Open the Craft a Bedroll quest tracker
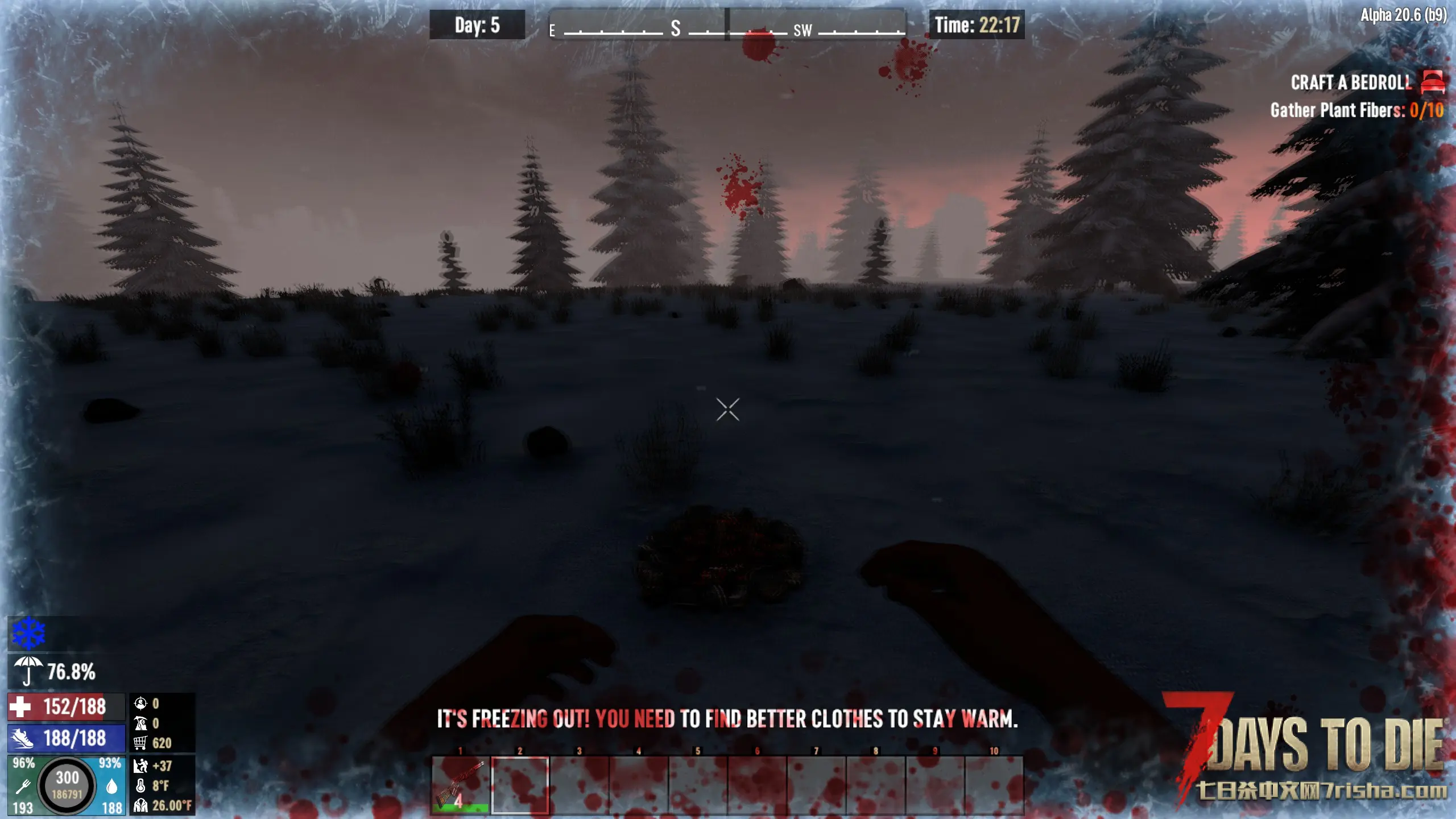Screen dimensions: 1456x819 (x=1350, y=83)
